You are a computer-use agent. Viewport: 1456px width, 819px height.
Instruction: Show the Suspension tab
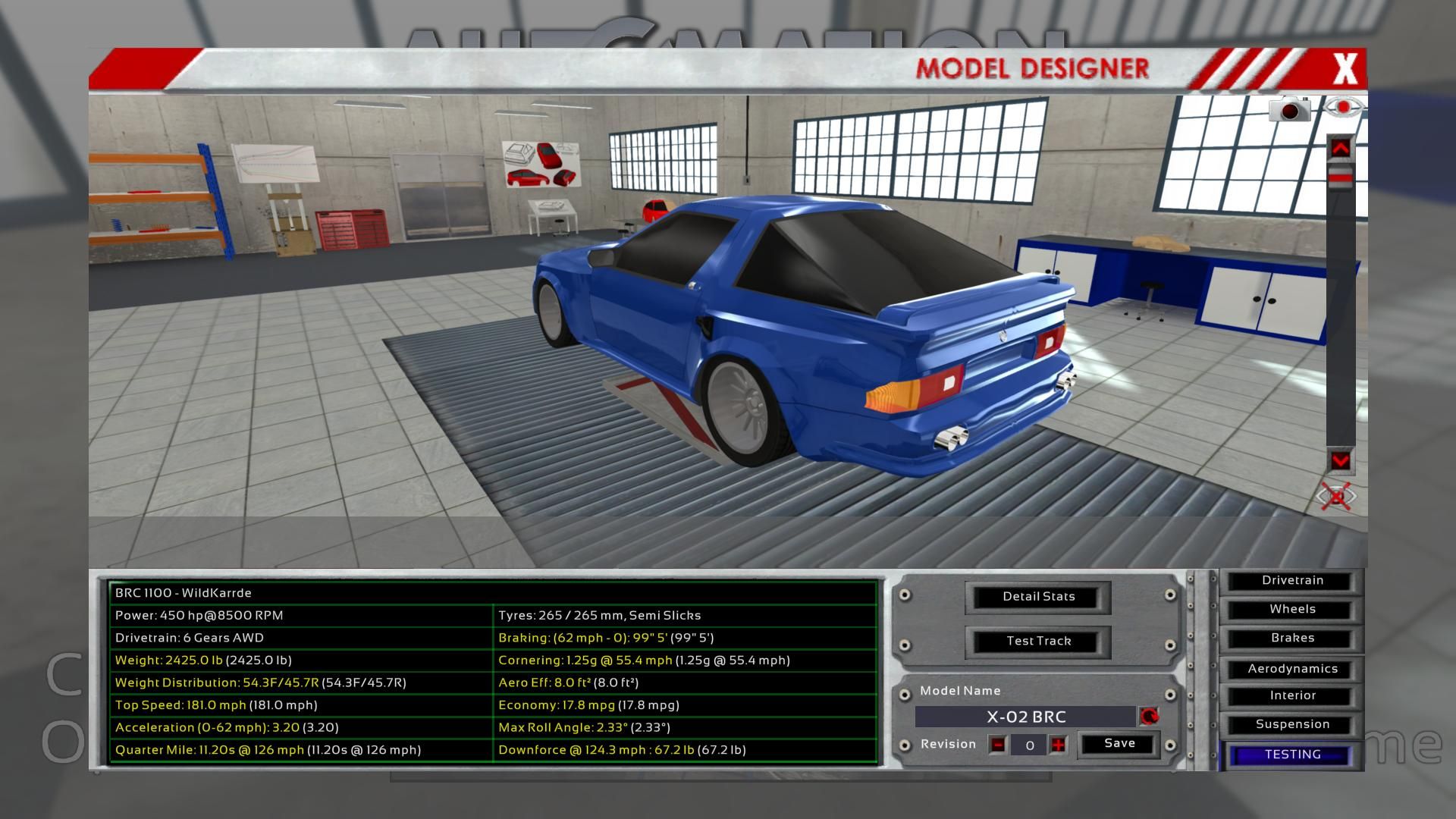[x=1292, y=725]
